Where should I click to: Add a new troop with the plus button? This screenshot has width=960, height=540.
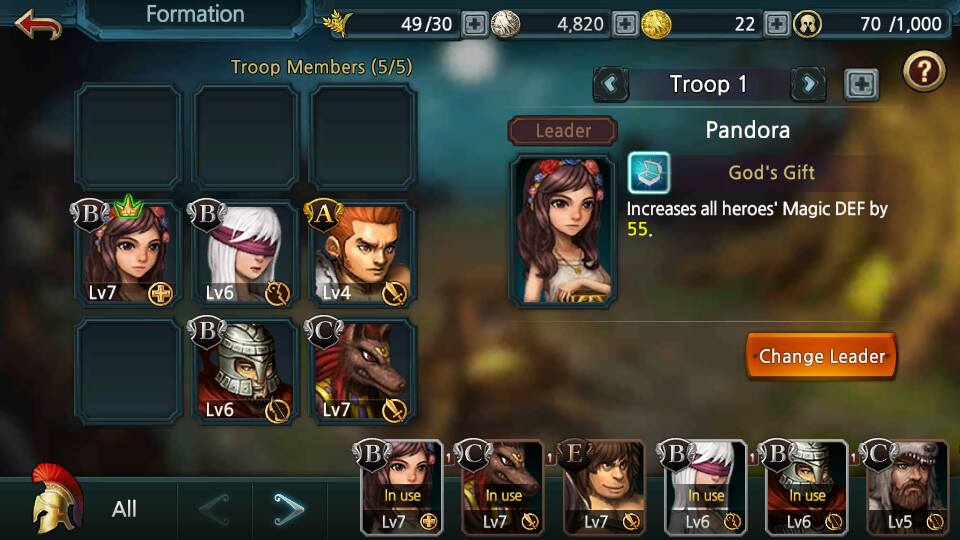tap(861, 84)
